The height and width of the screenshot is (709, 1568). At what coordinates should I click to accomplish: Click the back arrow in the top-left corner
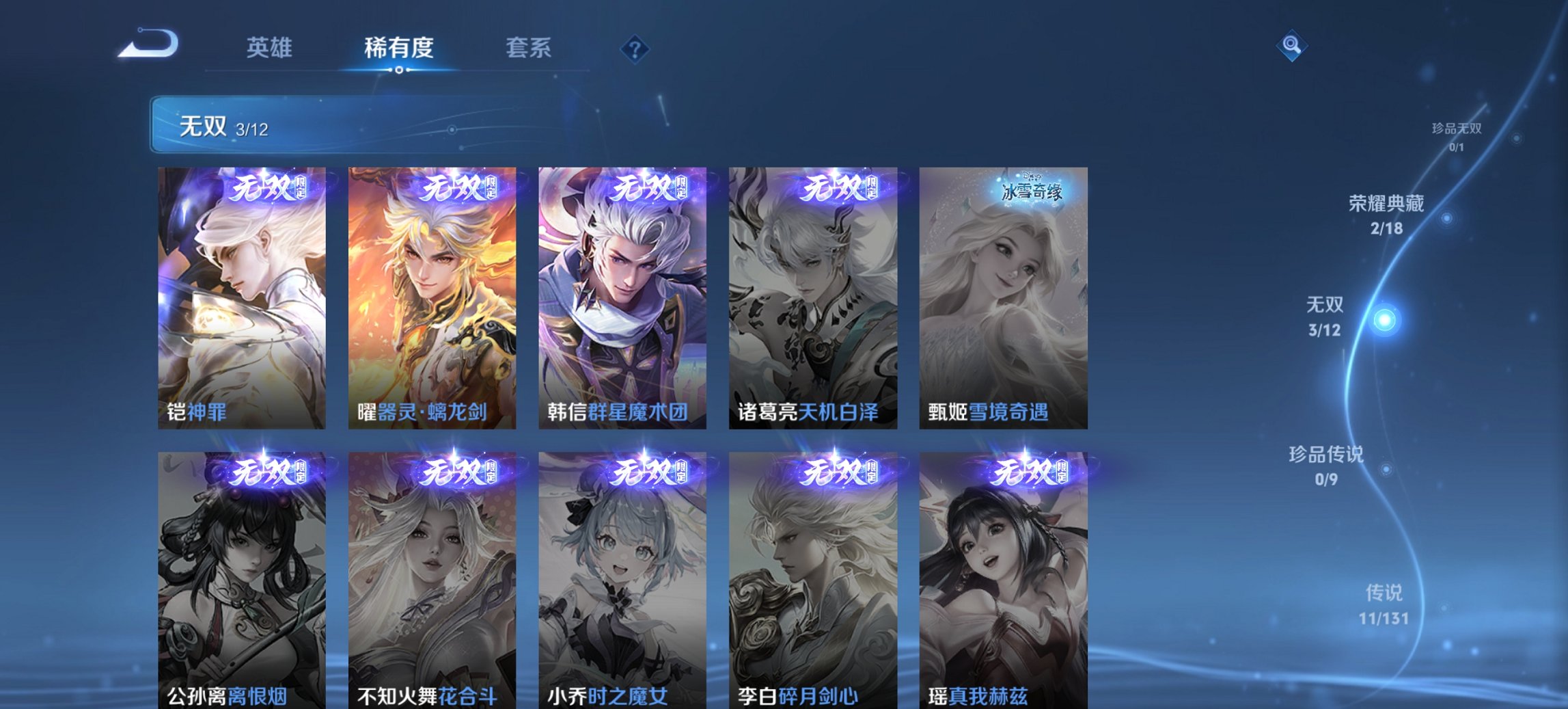pyautogui.click(x=148, y=44)
